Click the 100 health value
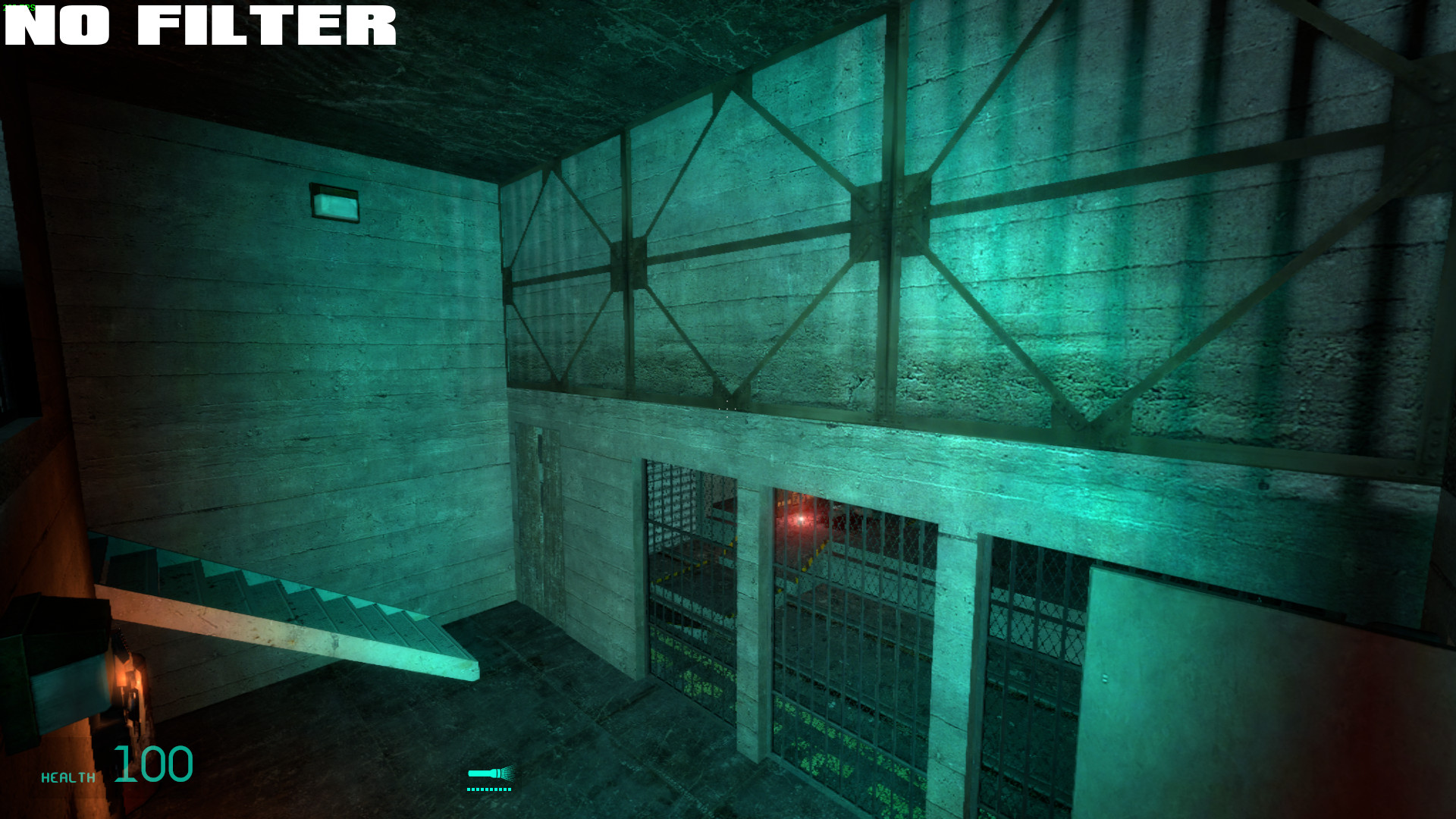Screen dimensions: 1456x819 coord(154,766)
